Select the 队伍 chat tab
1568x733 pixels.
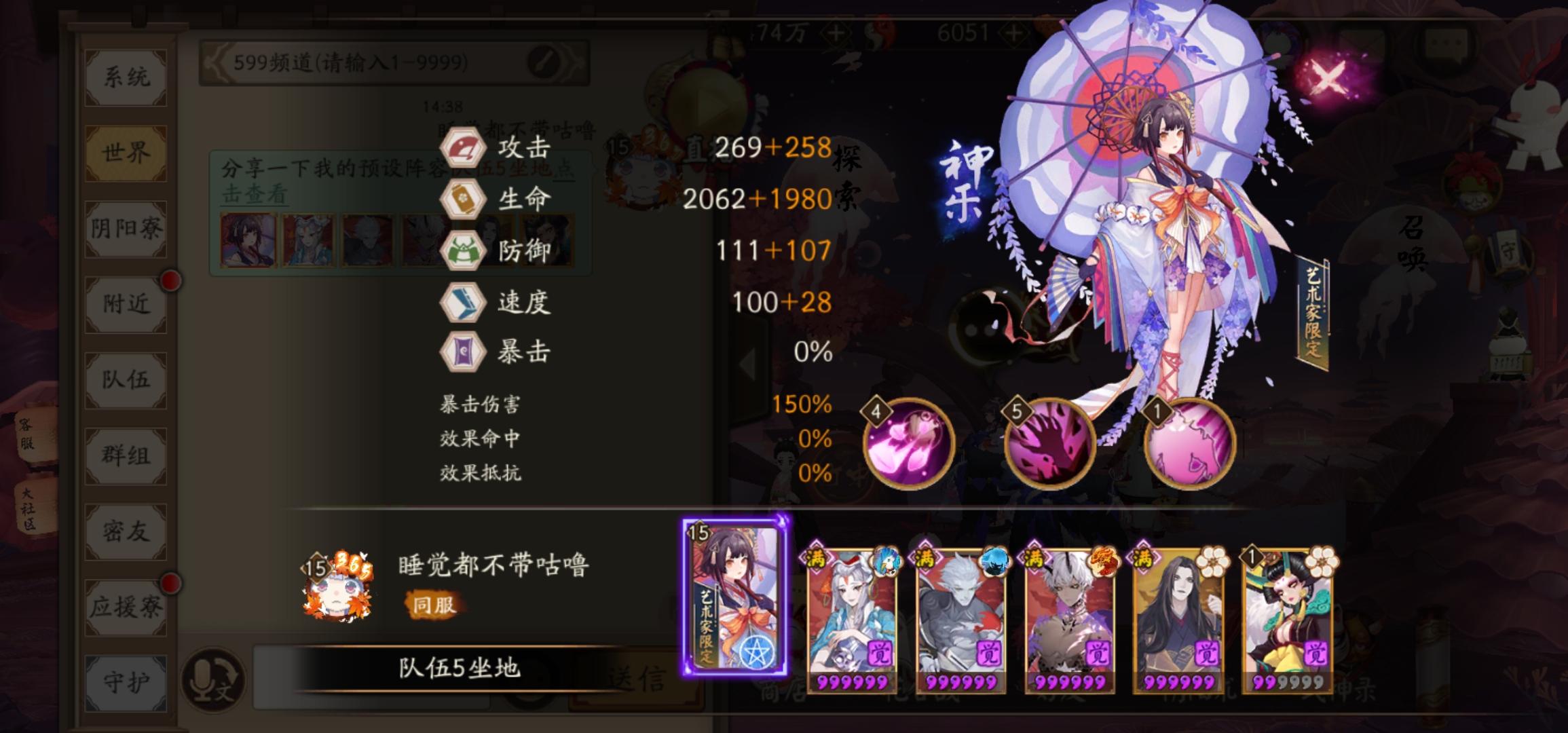pos(124,381)
